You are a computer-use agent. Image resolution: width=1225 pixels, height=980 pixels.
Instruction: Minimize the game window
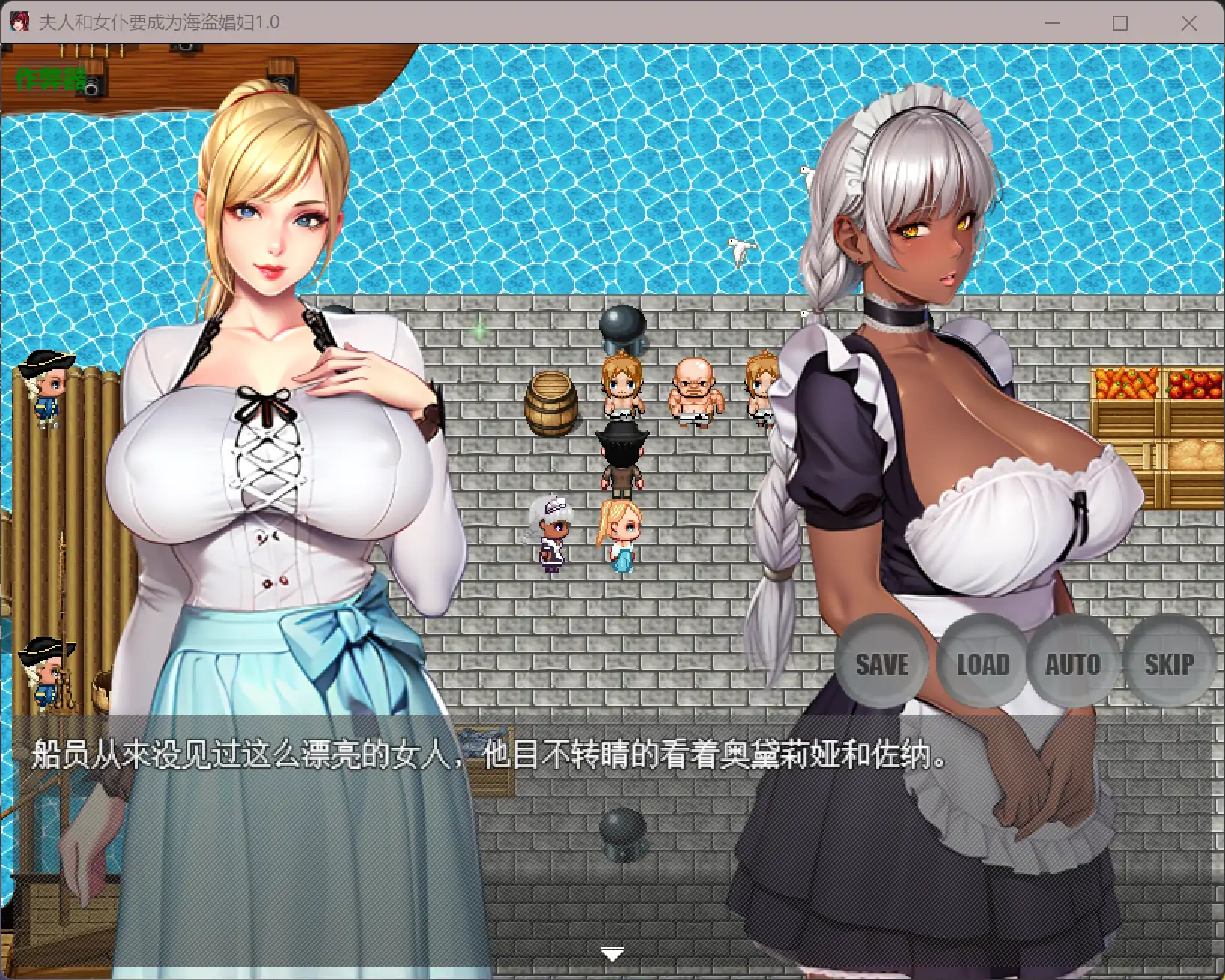coord(1051,23)
